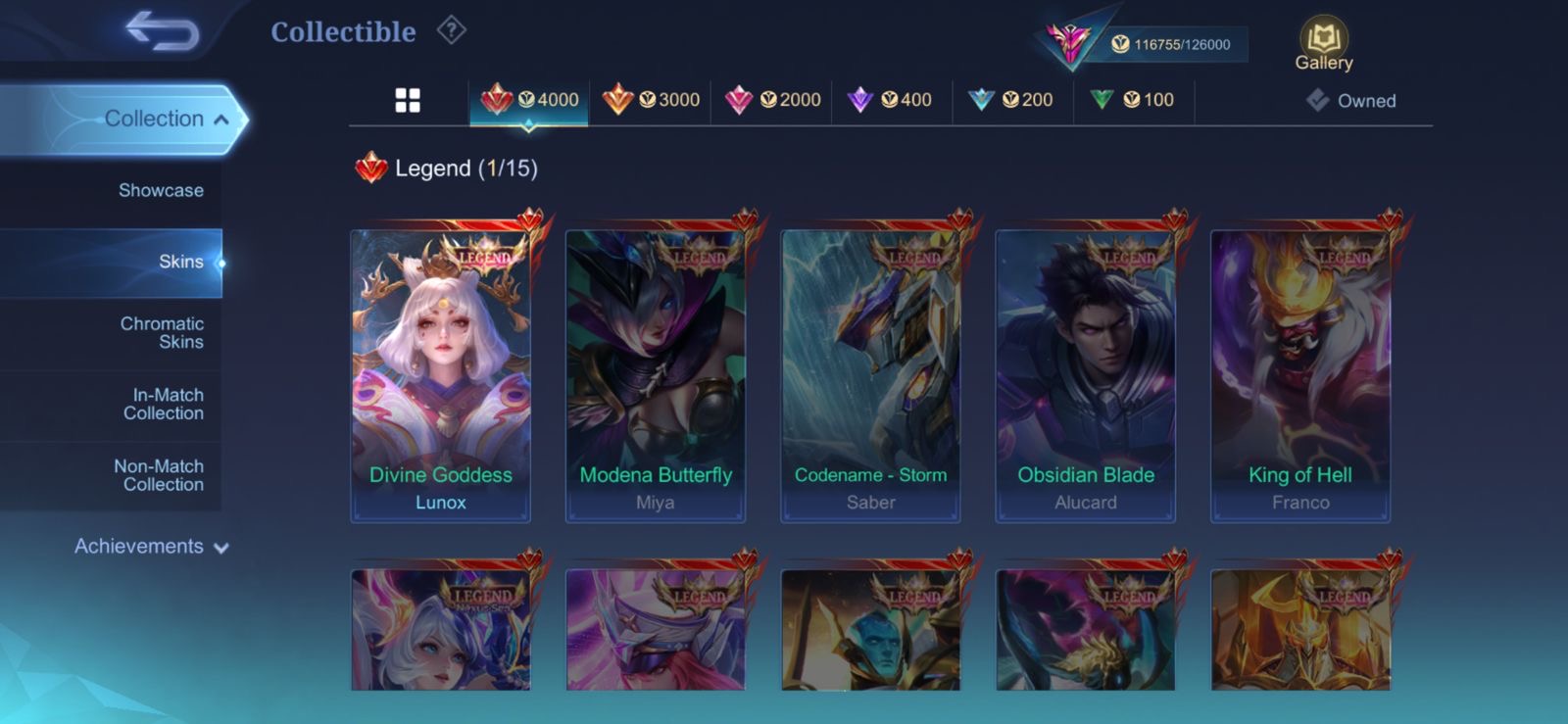
Task: Expand the Achievements section
Action: pos(151,547)
